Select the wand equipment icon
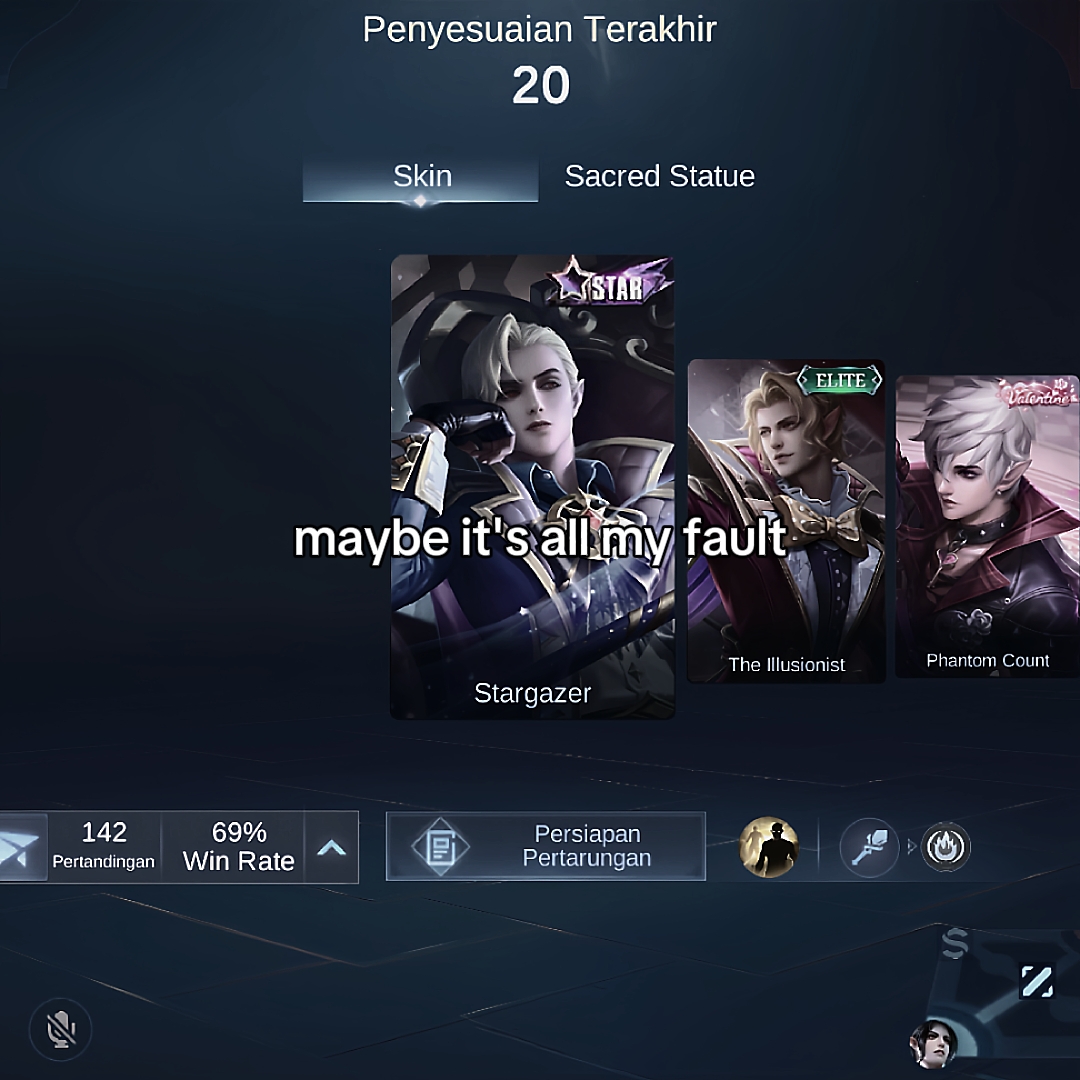 click(x=869, y=848)
